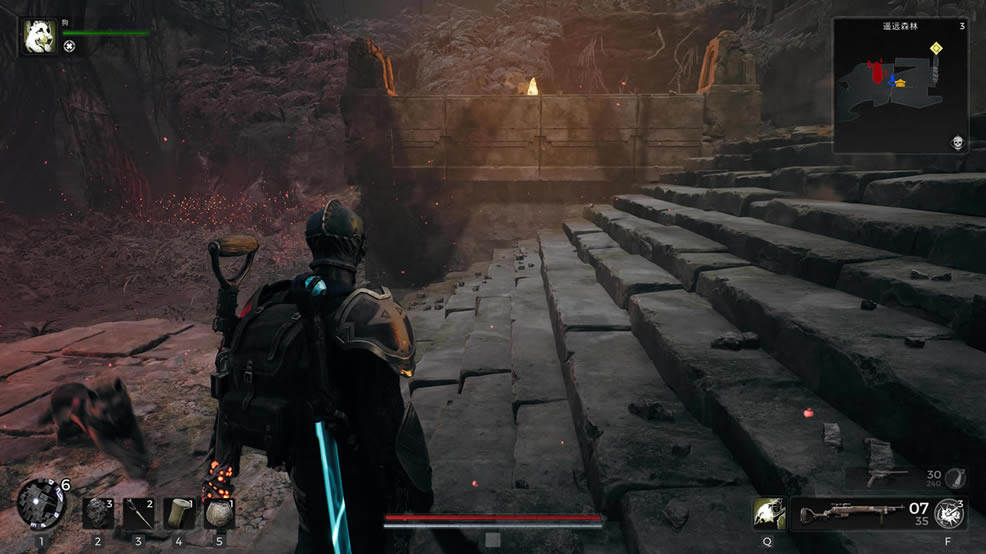Select the white dog companion portrait

(40, 38)
